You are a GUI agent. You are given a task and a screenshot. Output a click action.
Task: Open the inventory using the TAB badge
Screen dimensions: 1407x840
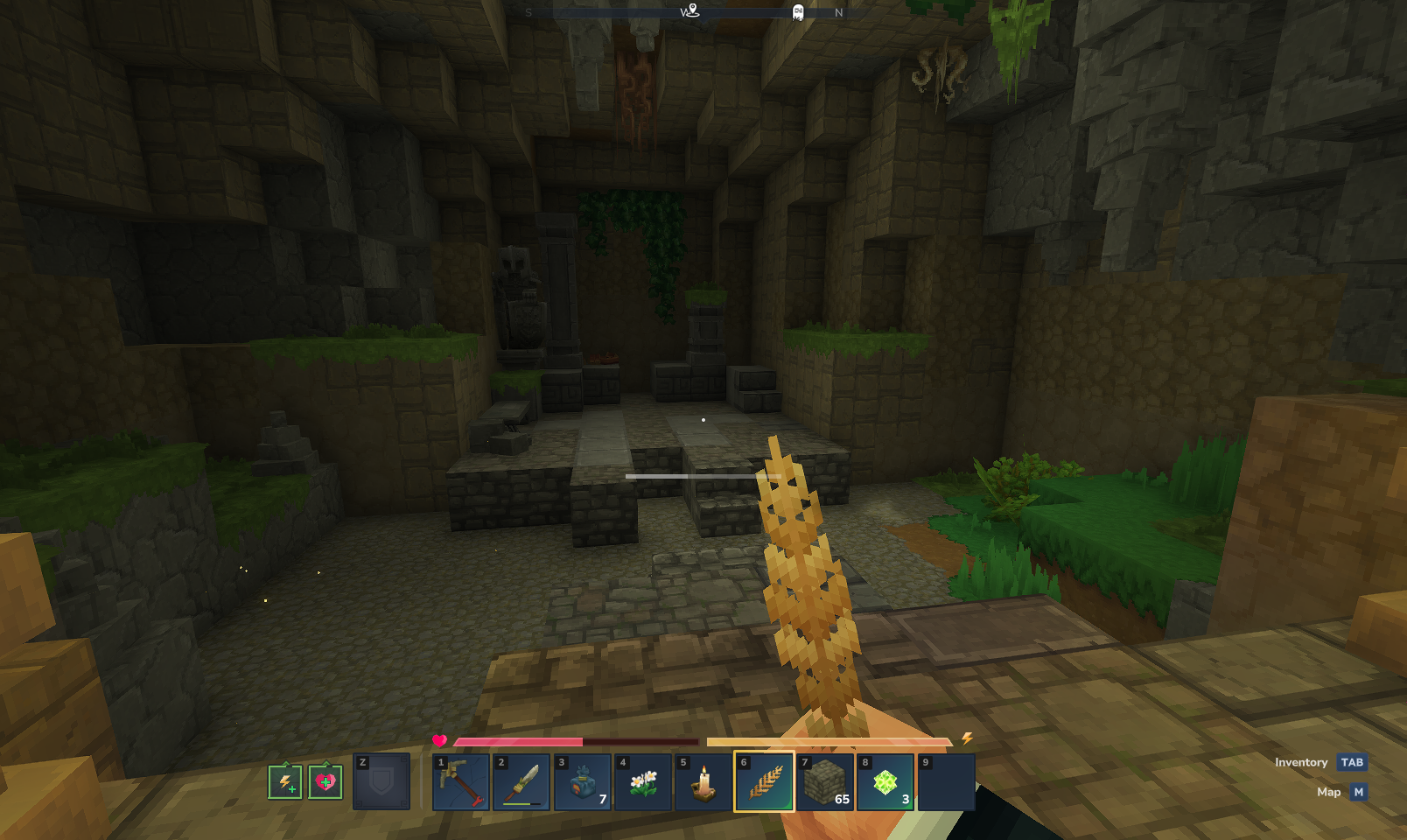pos(1351,762)
